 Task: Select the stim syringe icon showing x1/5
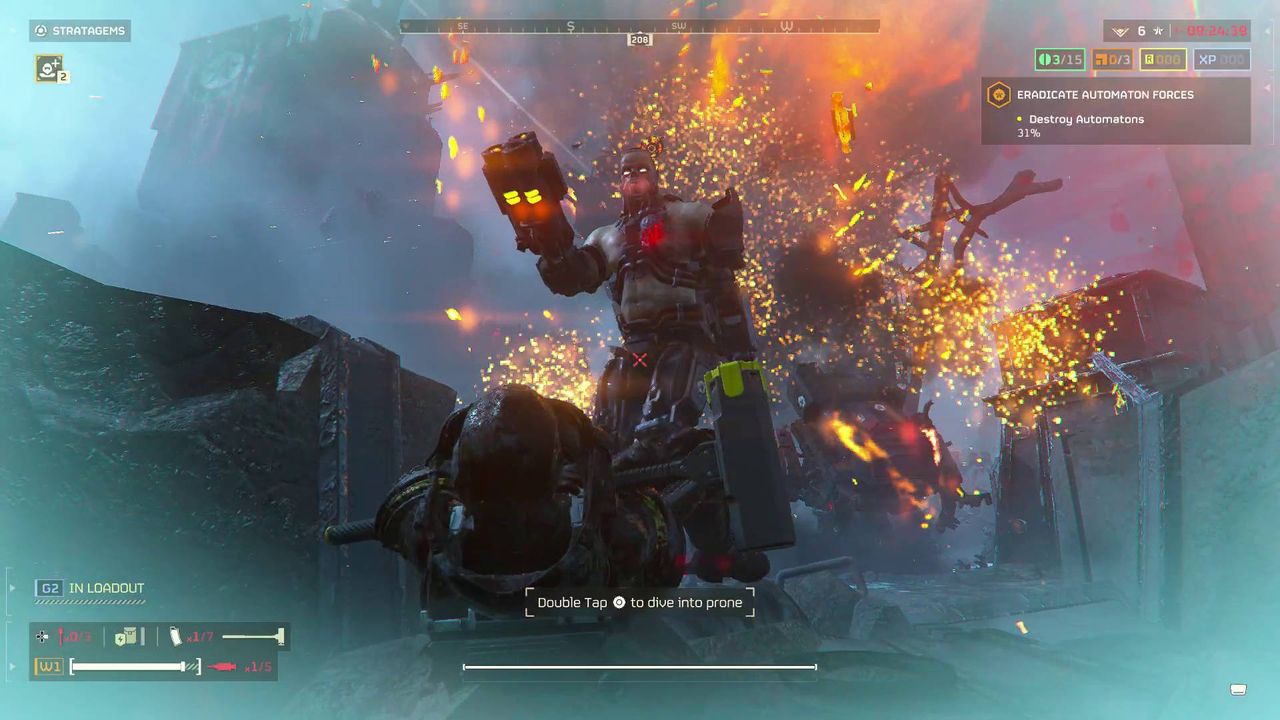(x=223, y=666)
